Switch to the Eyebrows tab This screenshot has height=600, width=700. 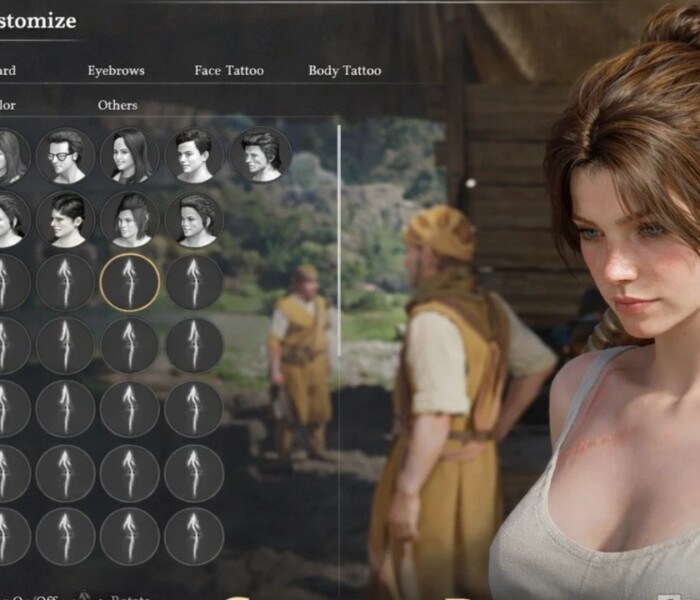click(116, 71)
